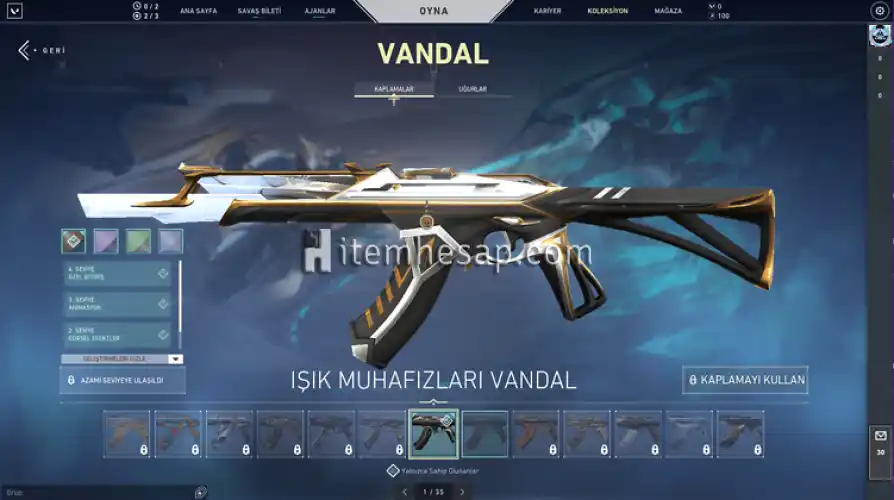Select the purple skin variant swatch
Viewport: 894px width, 500px height.
tap(106, 241)
